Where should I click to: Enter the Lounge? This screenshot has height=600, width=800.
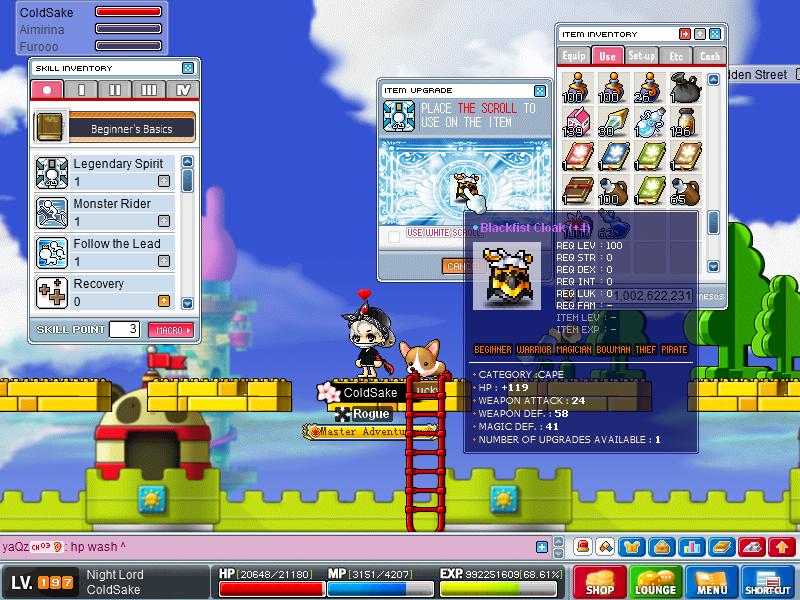[x=655, y=580]
